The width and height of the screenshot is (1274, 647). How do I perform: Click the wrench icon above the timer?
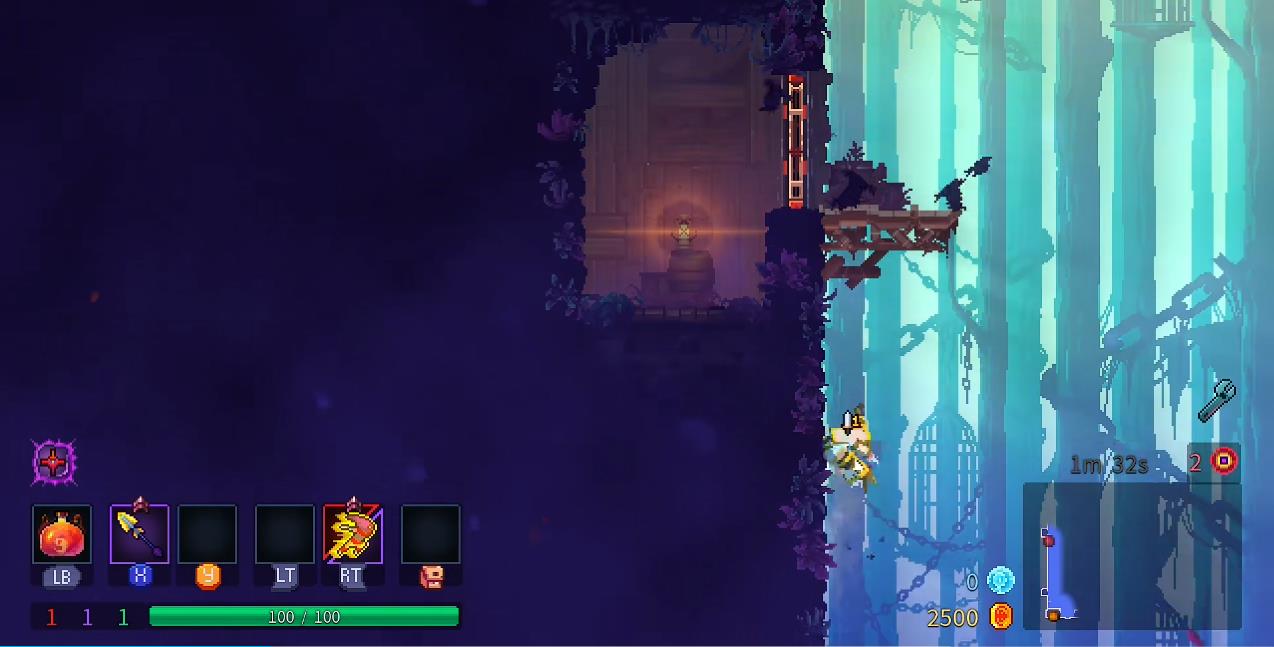1216,401
